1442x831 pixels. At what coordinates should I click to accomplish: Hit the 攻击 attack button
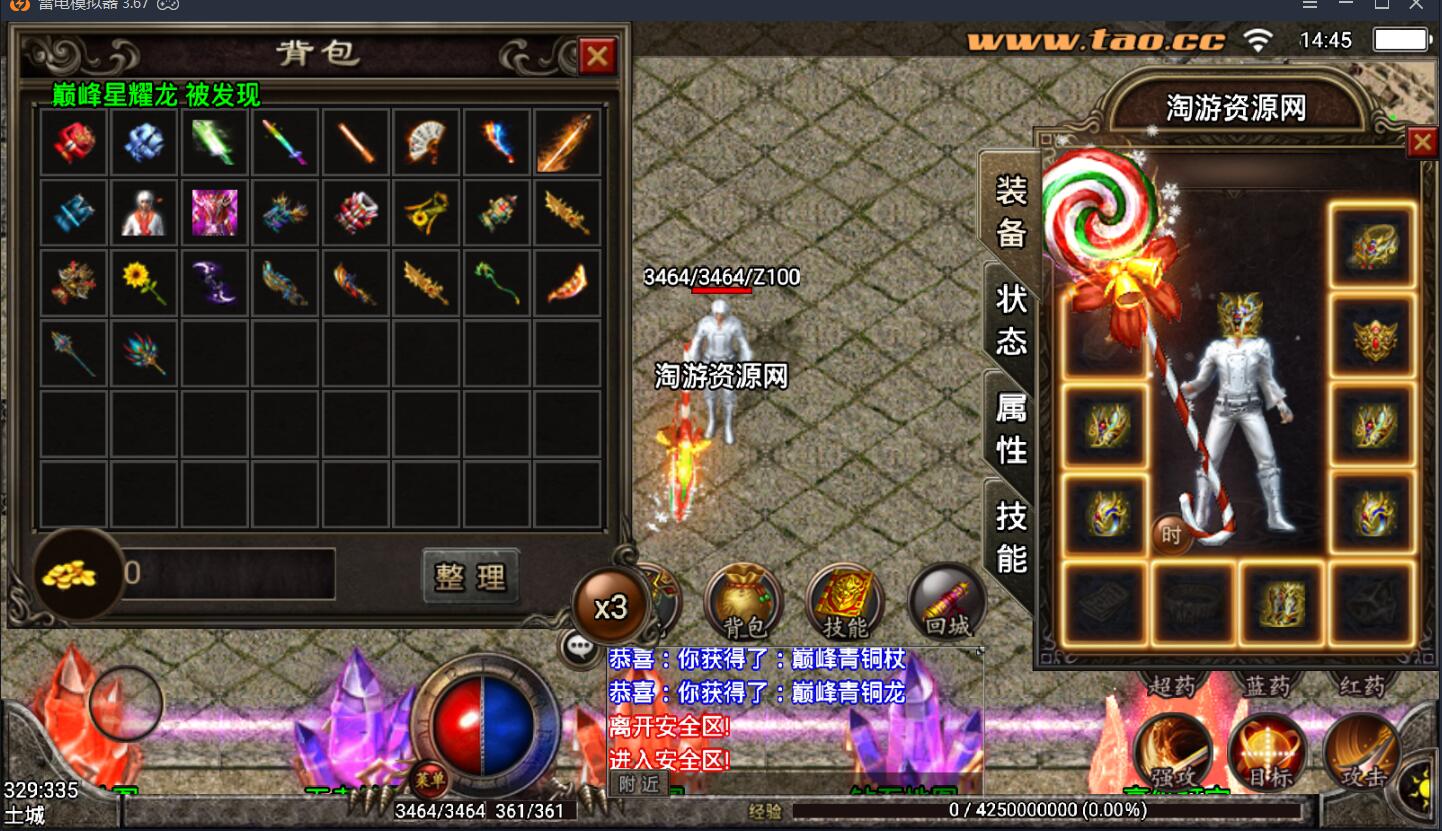(x=1361, y=751)
